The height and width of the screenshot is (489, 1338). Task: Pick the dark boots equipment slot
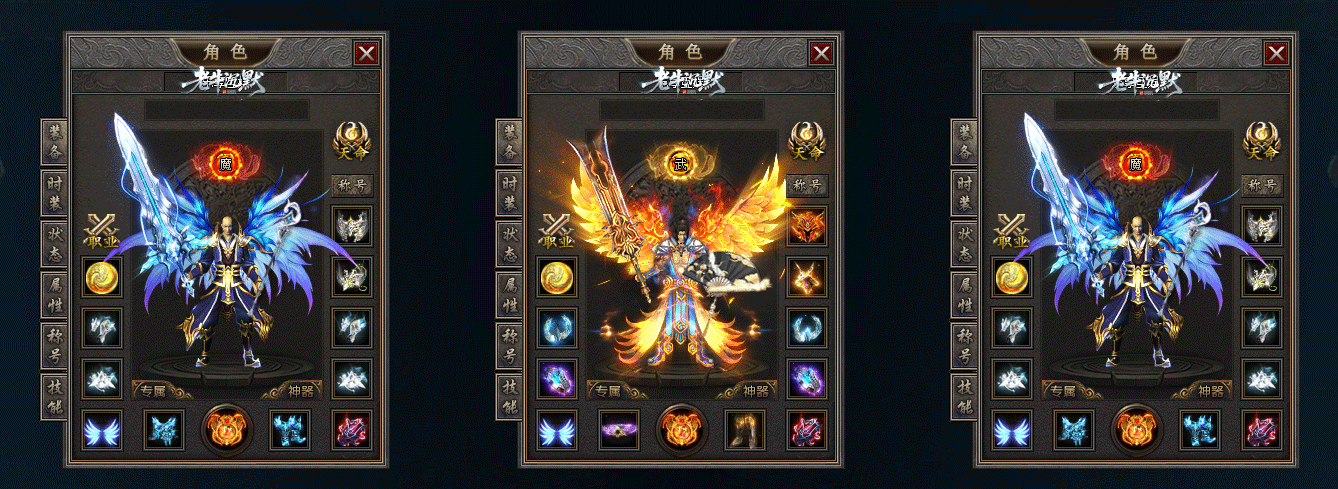click(x=745, y=430)
